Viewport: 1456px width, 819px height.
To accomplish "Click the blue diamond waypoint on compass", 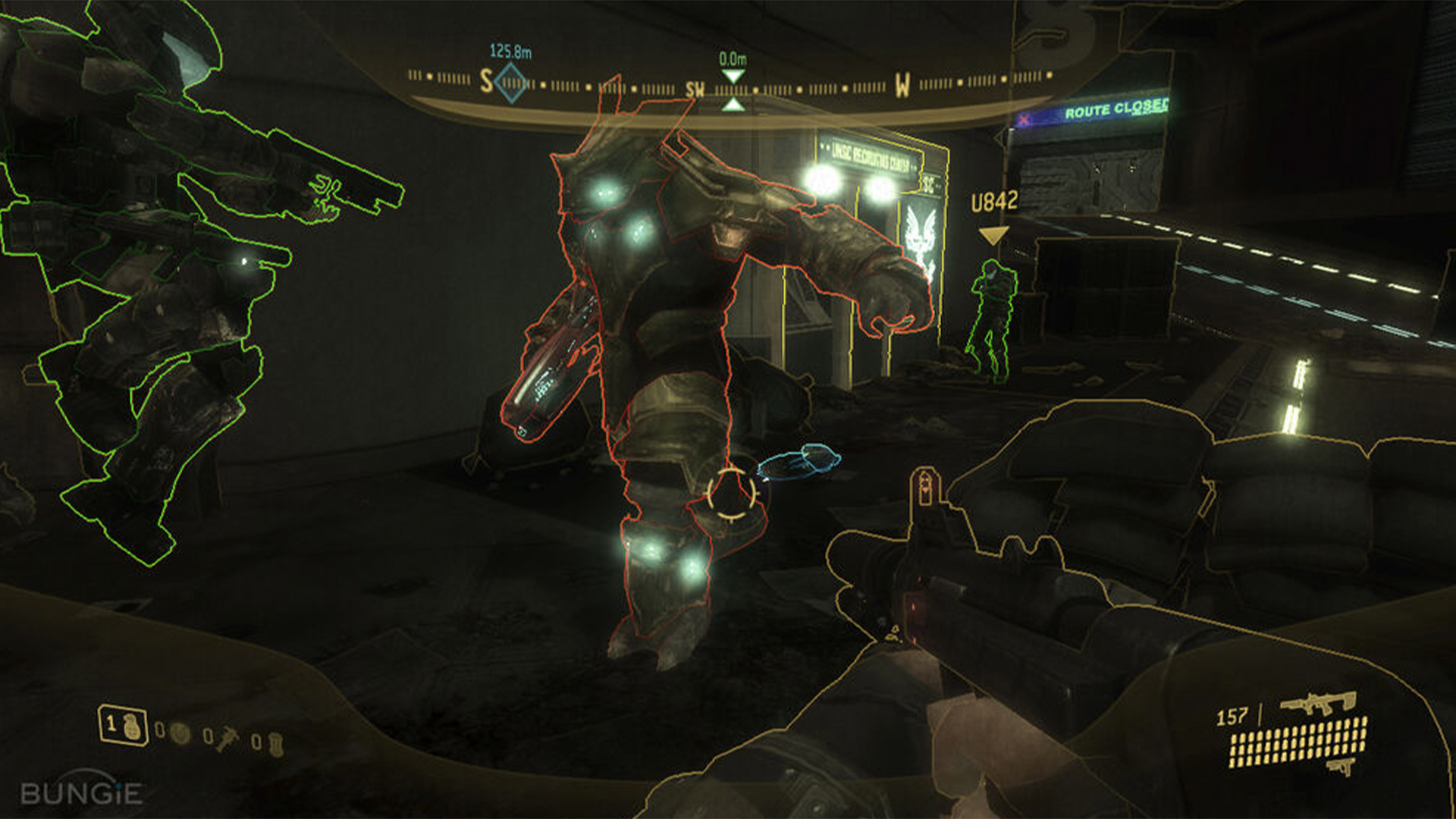I will click(511, 82).
